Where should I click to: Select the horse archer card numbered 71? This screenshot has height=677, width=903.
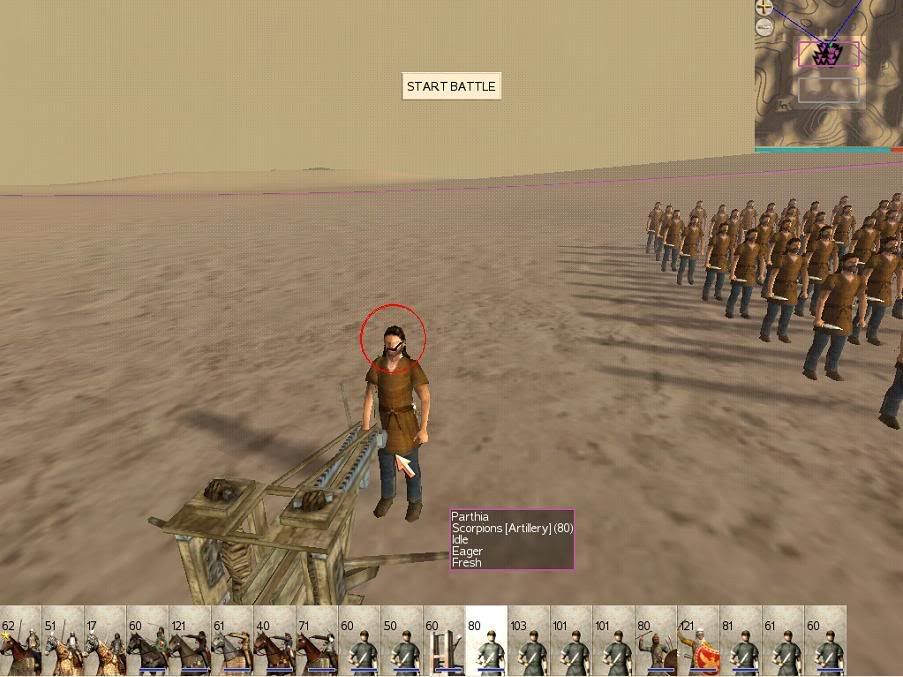point(316,641)
